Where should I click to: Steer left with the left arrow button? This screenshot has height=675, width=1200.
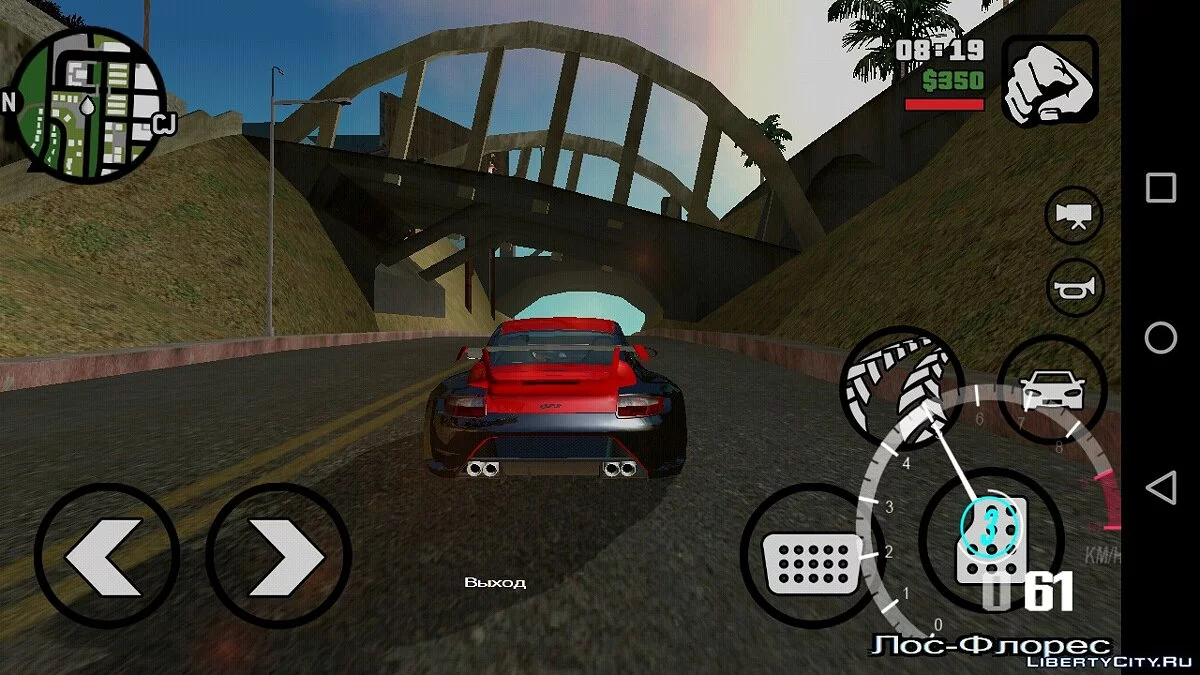[106, 556]
